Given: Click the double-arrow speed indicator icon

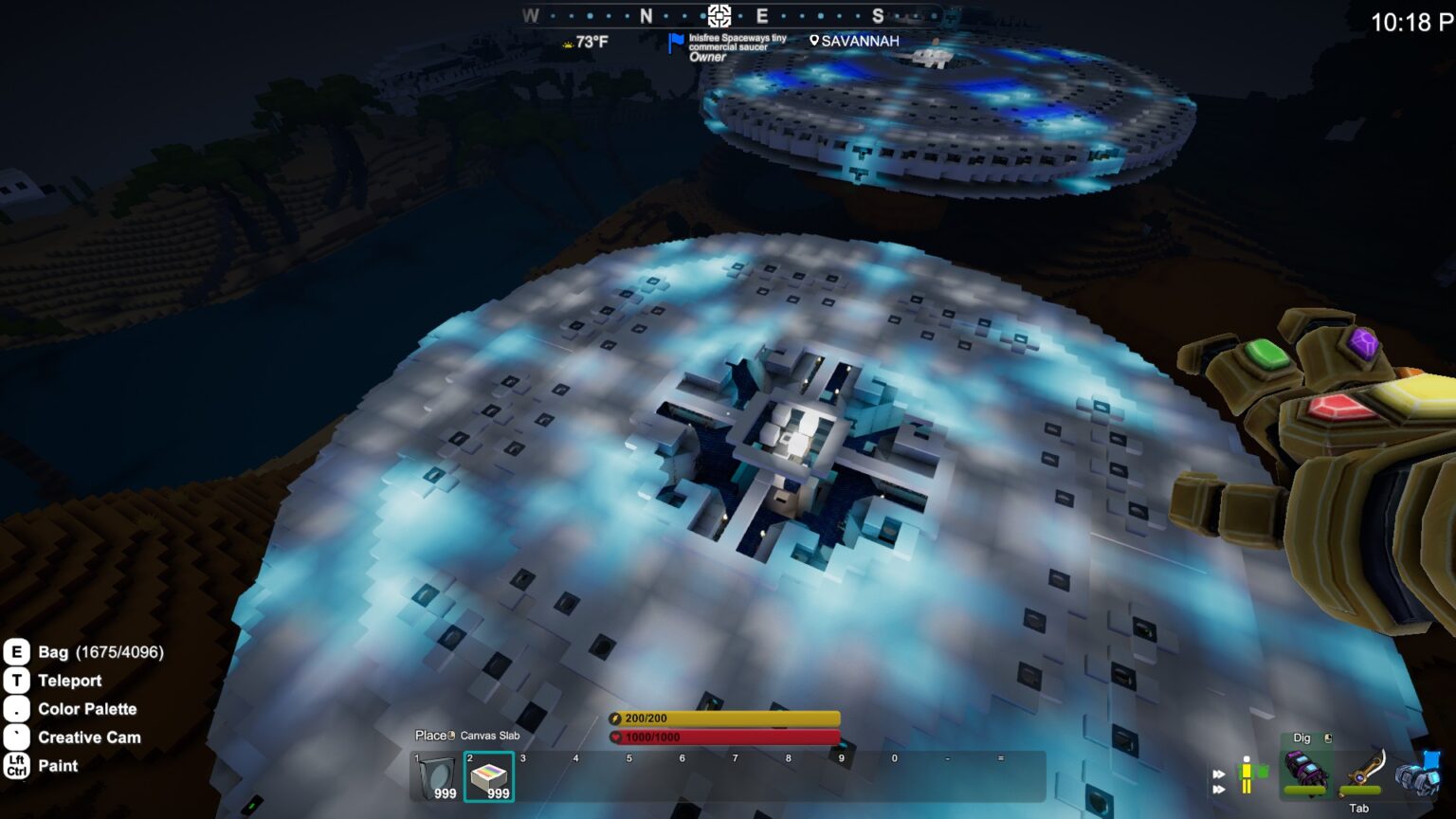Looking at the screenshot, I should [1219, 781].
